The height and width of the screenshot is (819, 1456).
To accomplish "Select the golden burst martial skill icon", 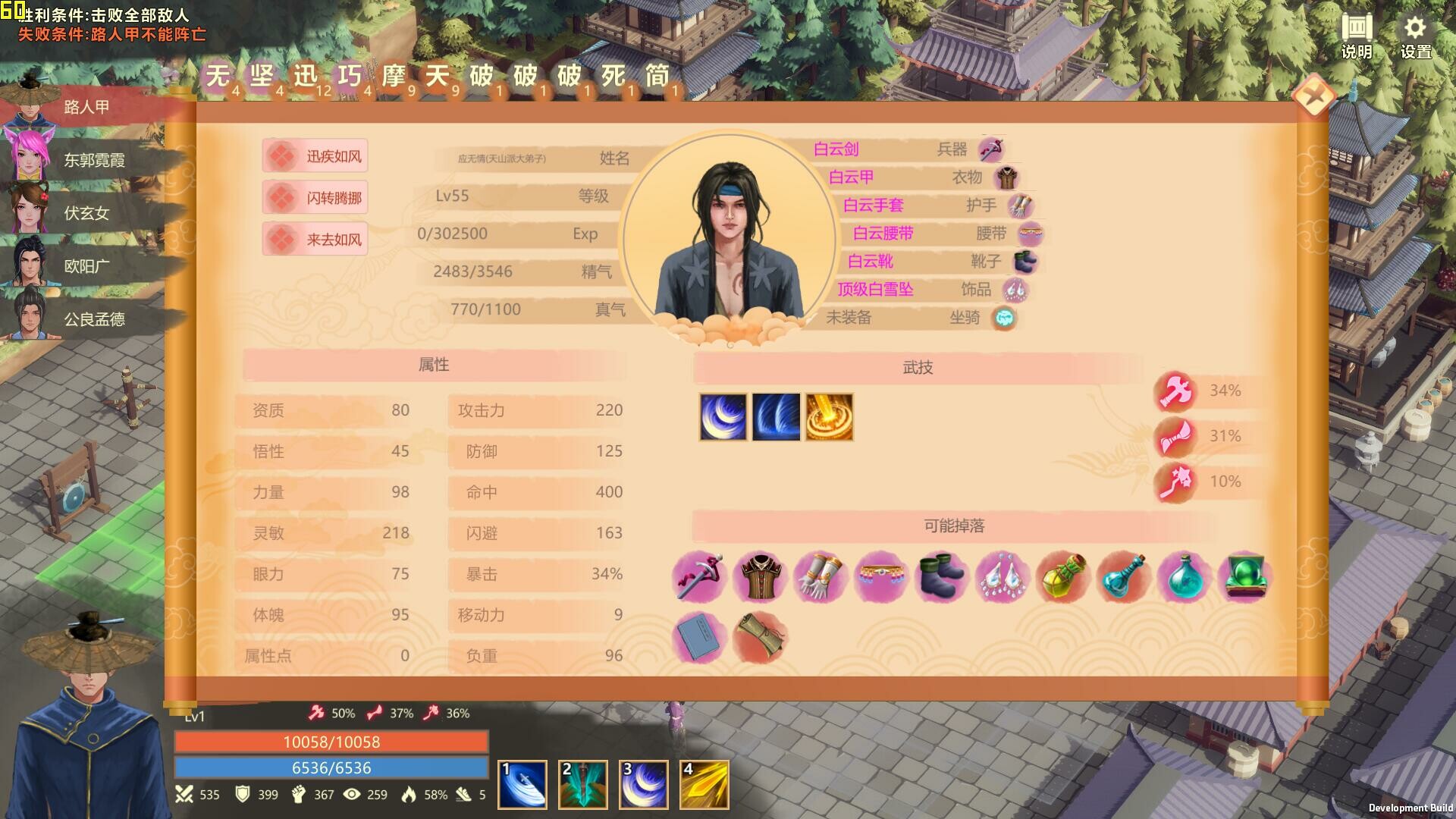I will coord(829,416).
